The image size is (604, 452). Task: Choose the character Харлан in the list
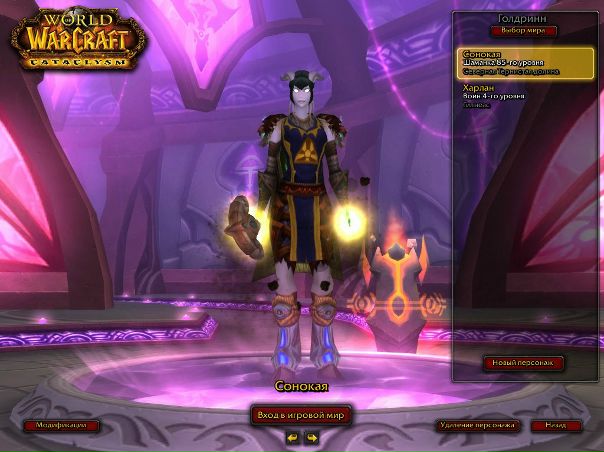pos(525,95)
